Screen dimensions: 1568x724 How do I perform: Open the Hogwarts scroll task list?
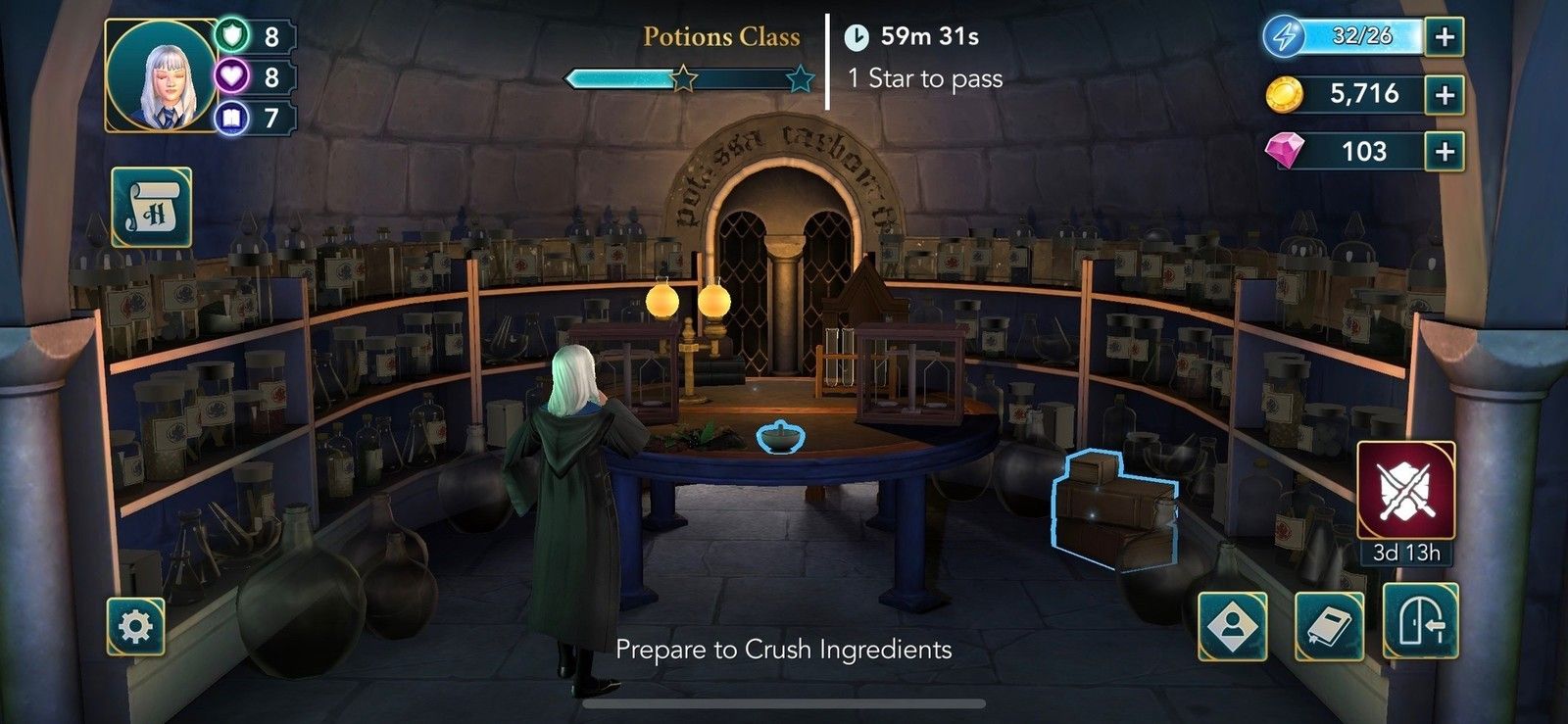click(151, 208)
